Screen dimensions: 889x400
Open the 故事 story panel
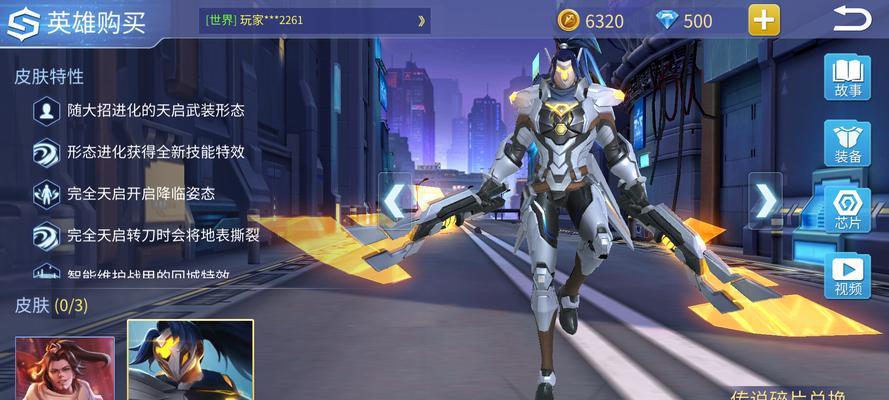[847, 78]
